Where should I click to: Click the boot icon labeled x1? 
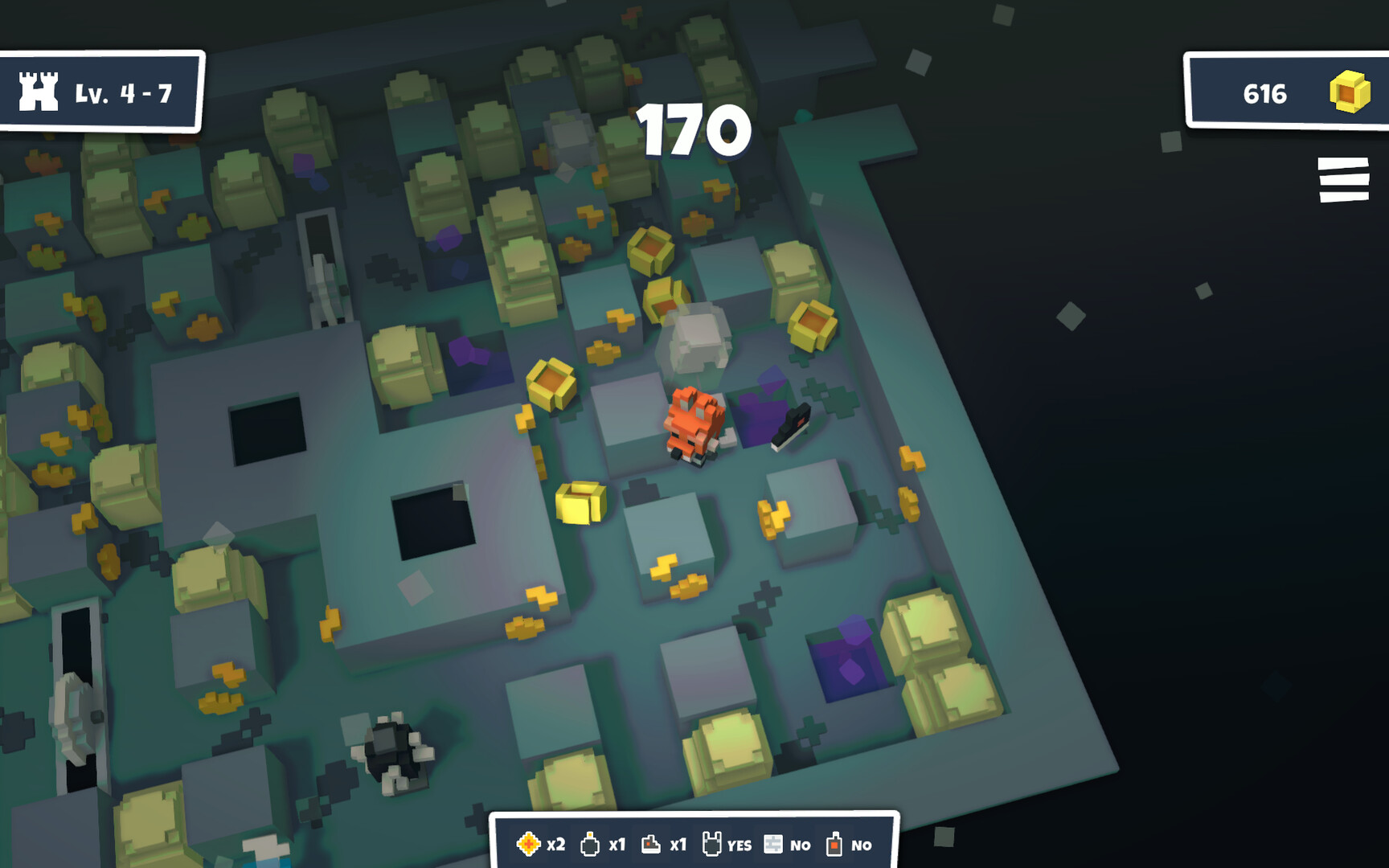(650, 845)
